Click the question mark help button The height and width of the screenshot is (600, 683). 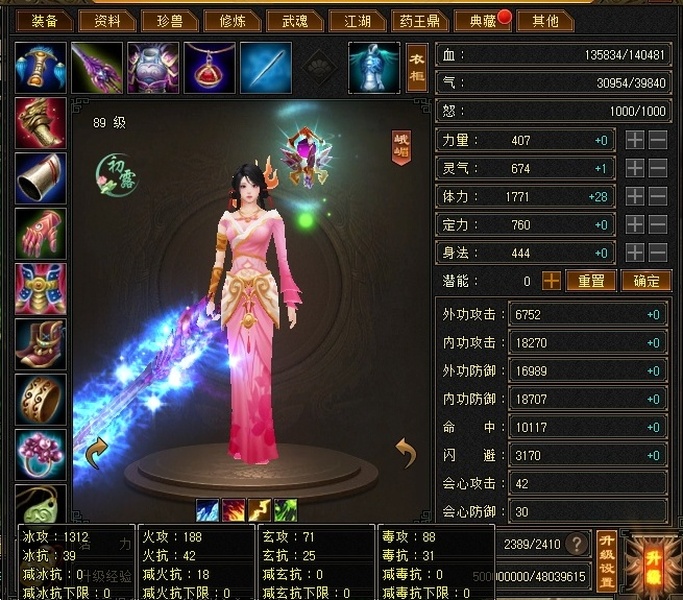click(576, 544)
